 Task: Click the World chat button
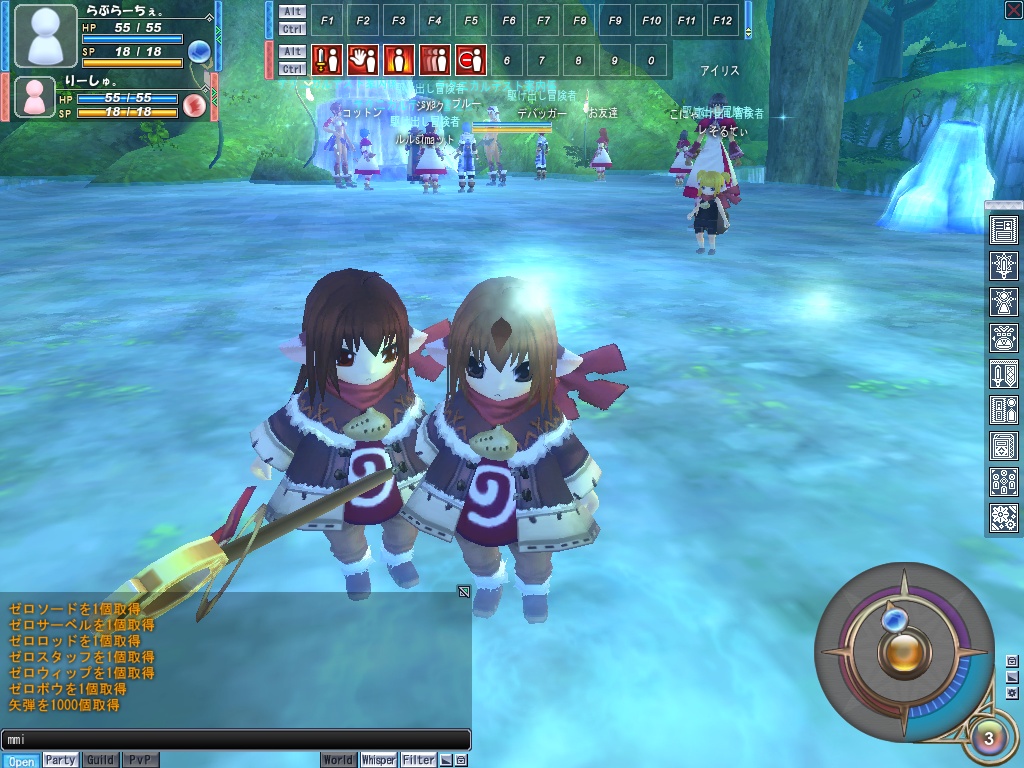tap(338, 760)
